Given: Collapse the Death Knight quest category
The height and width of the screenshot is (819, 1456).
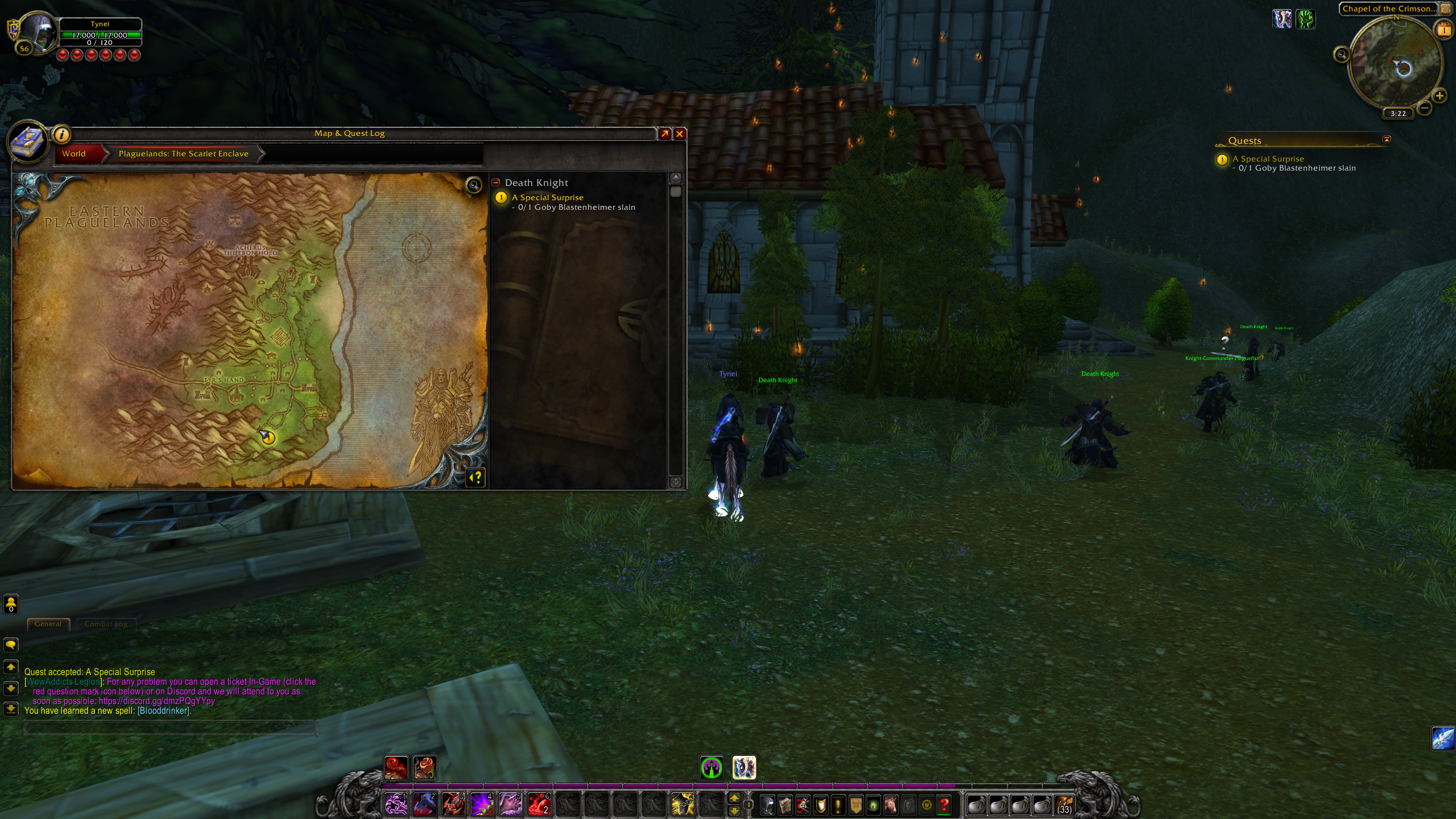Looking at the screenshot, I should tap(496, 183).
